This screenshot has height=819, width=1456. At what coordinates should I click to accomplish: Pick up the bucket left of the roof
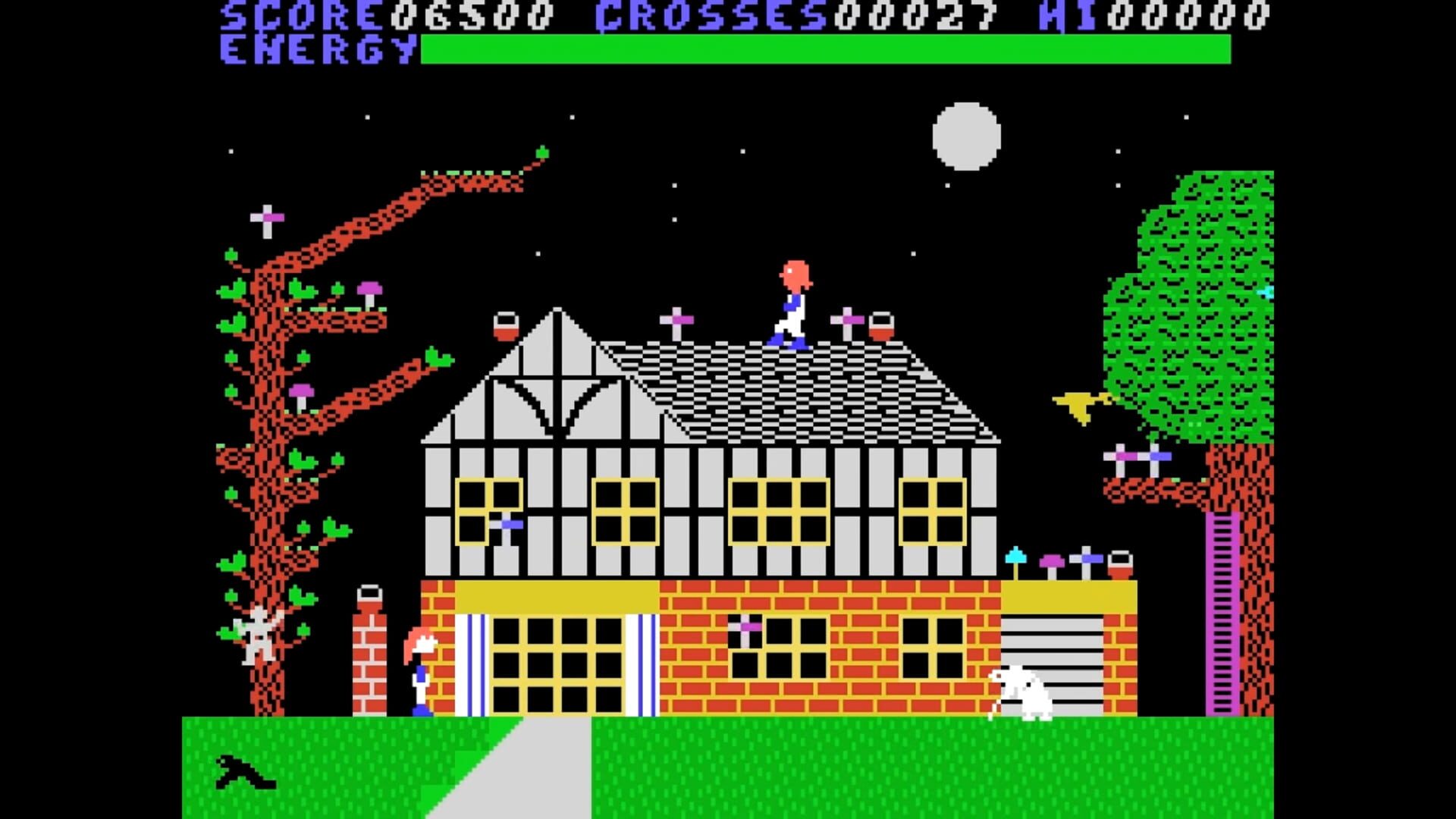(x=506, y=325)
